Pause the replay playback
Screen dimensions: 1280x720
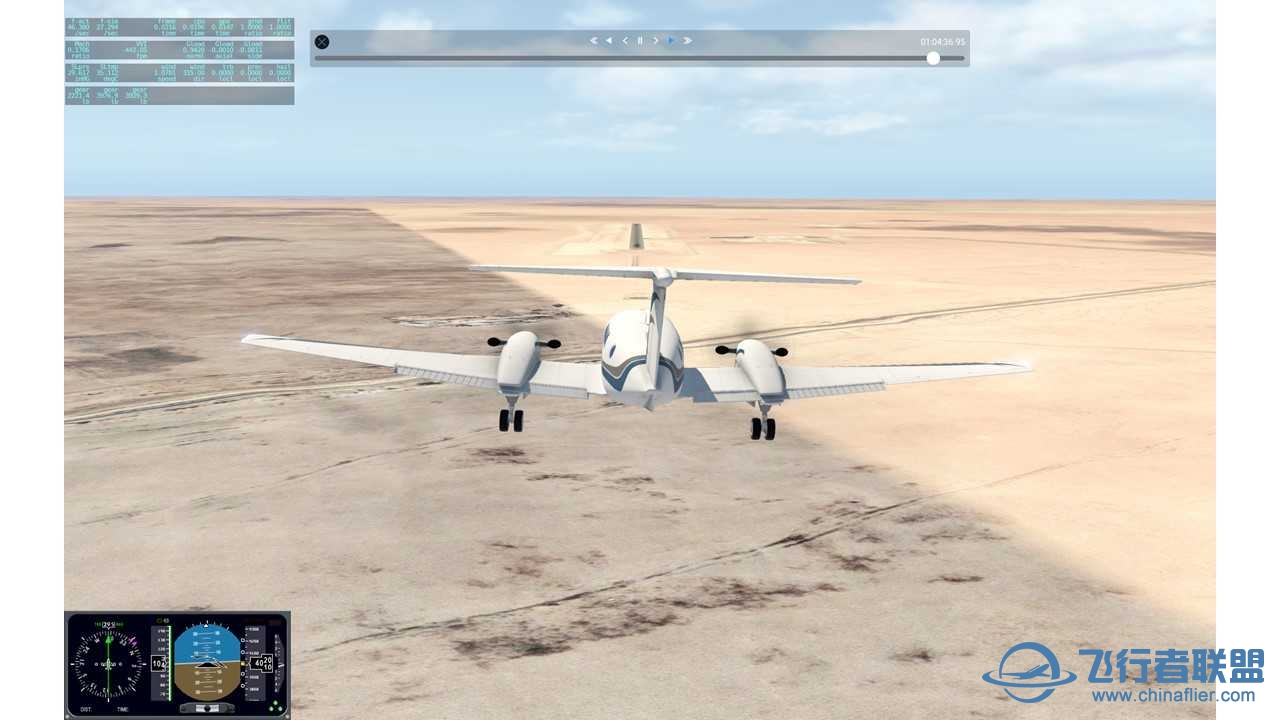coord(639,40)
